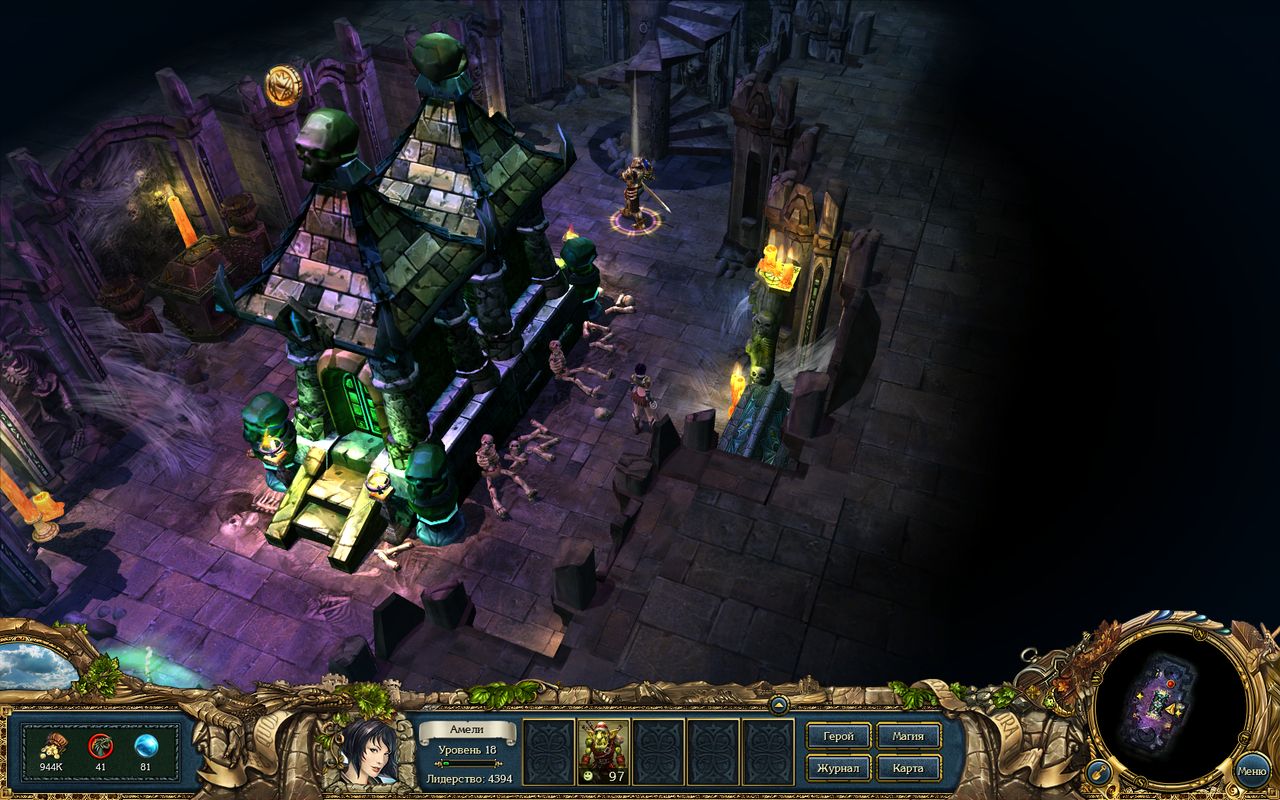Image resolution: width=1280 pixels, height=800 pixels.
Task: Open the Журнал (Journal)
Action: tap(838, 770)
